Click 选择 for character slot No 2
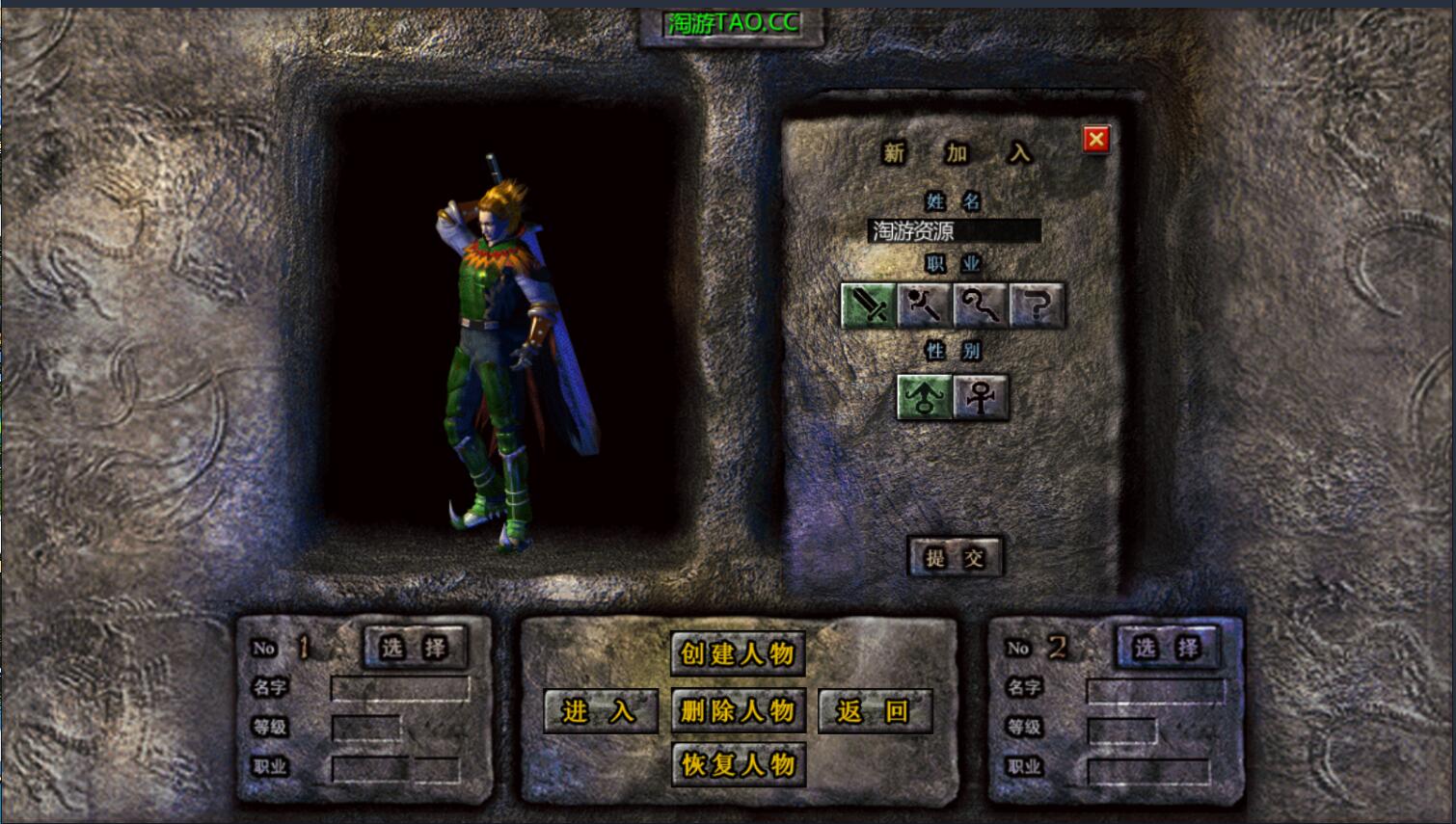Screen dimensions: 1456x824 click(x=1168, y=648)
